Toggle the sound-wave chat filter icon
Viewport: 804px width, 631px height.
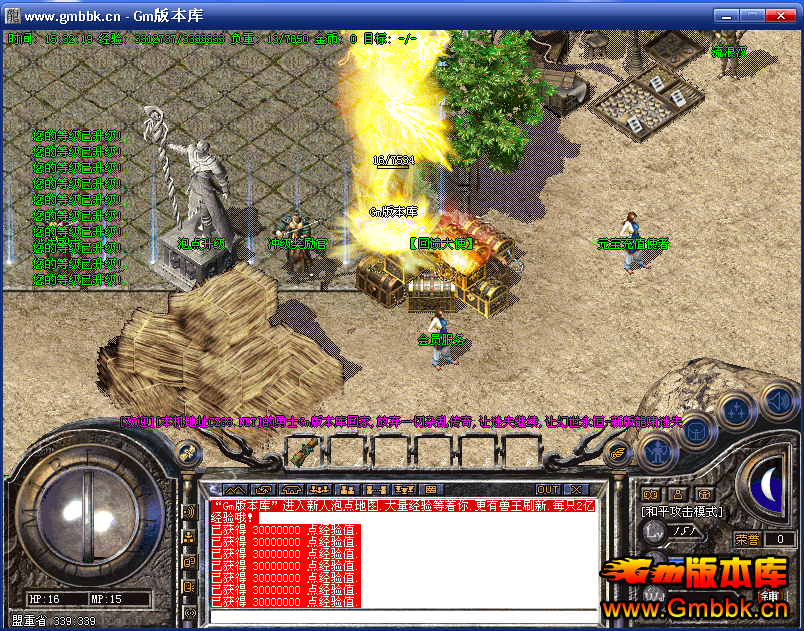189,513
